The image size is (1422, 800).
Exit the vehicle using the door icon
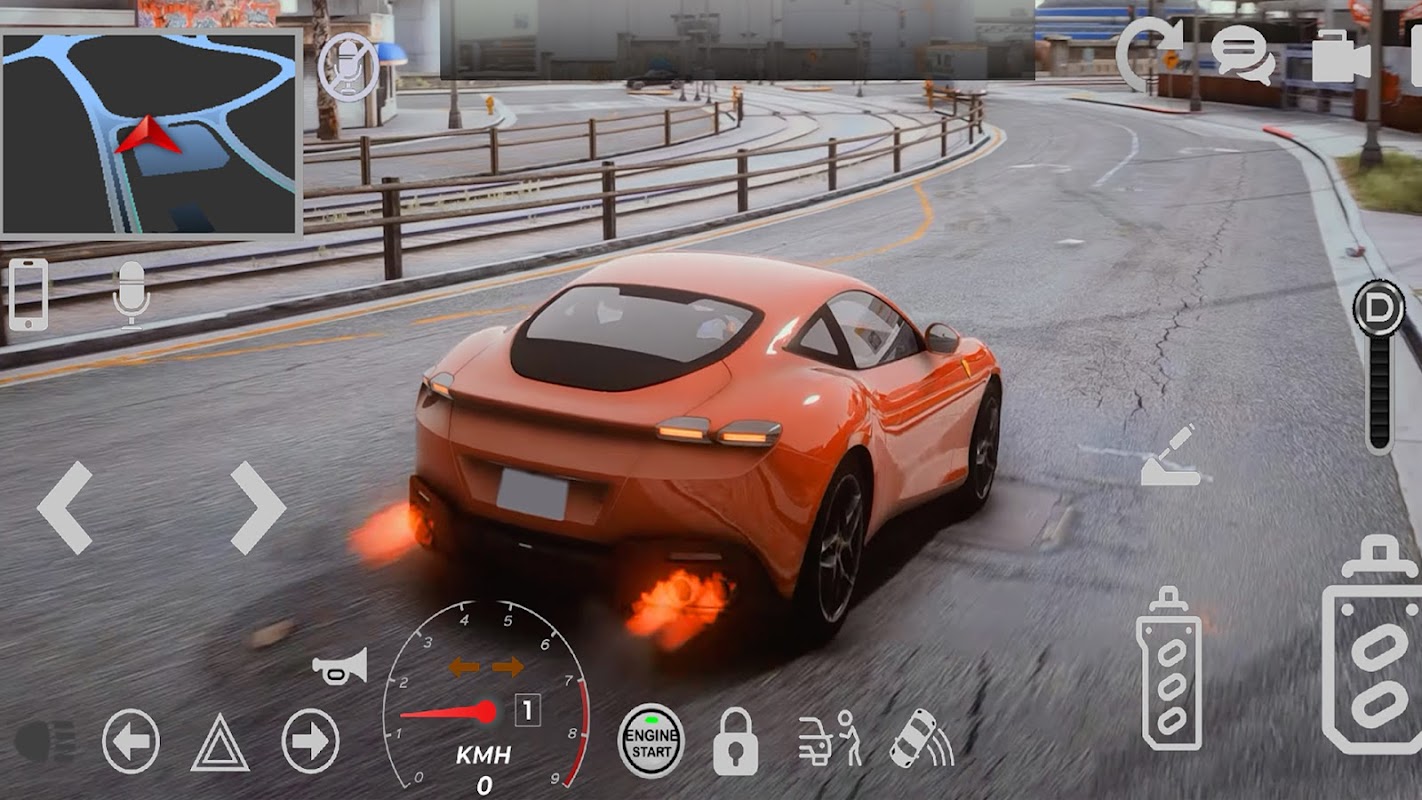[x=830, y=740]
